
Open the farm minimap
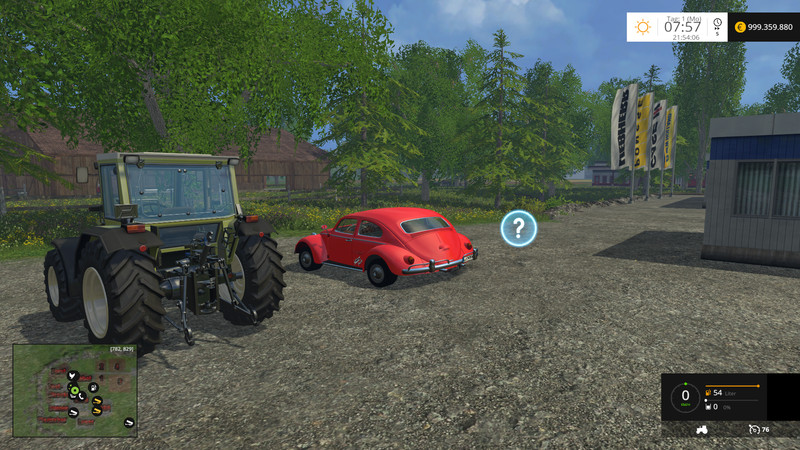pyautogui.click(x=75, y=391)
